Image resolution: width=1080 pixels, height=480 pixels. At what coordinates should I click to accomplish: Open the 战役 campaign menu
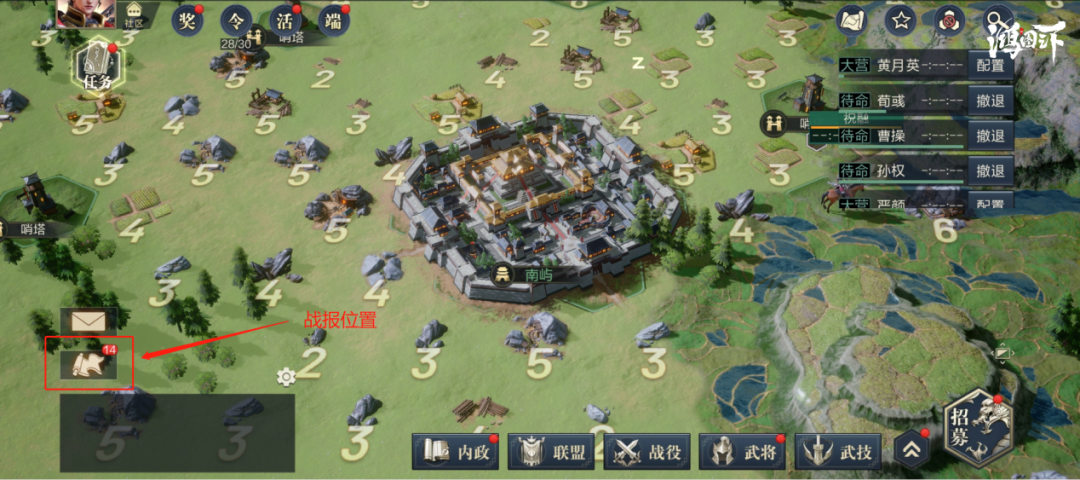coord(648,452)
